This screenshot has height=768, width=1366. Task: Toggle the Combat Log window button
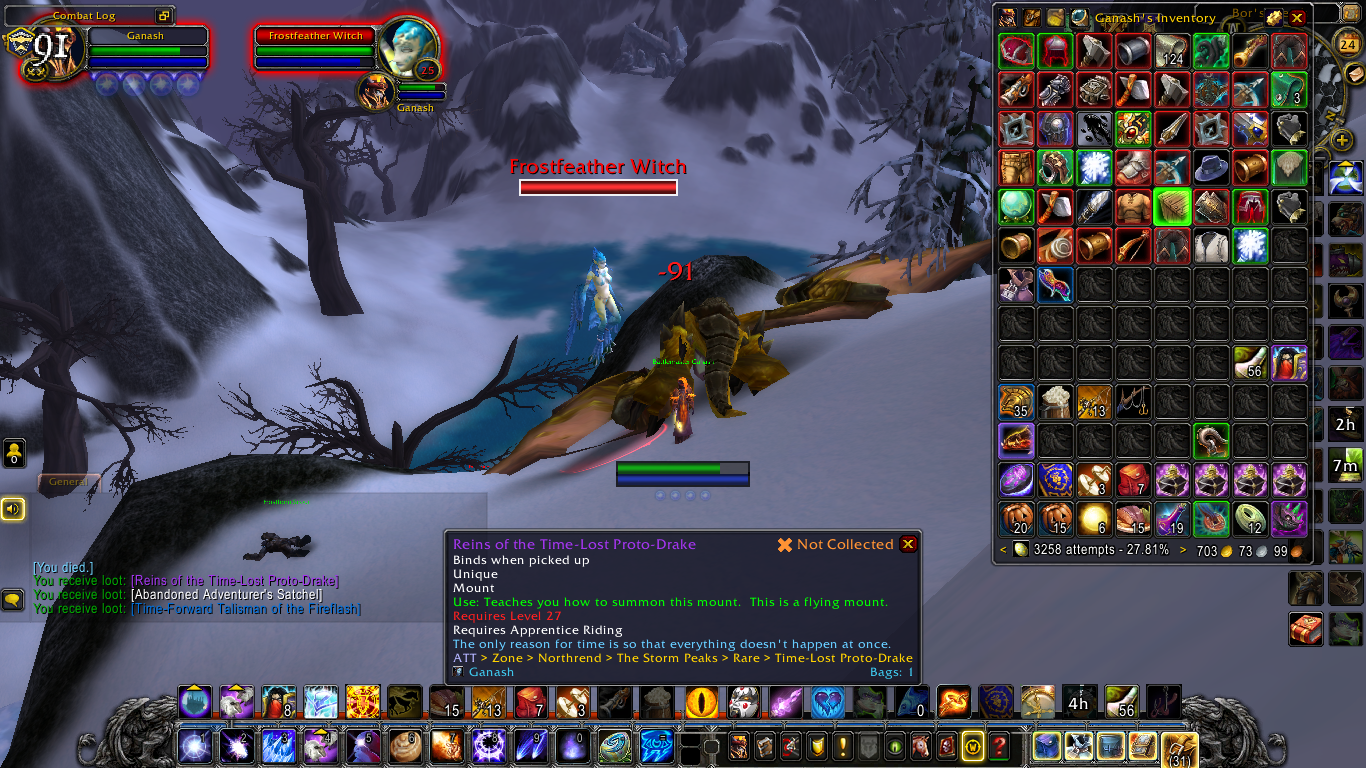163,16
